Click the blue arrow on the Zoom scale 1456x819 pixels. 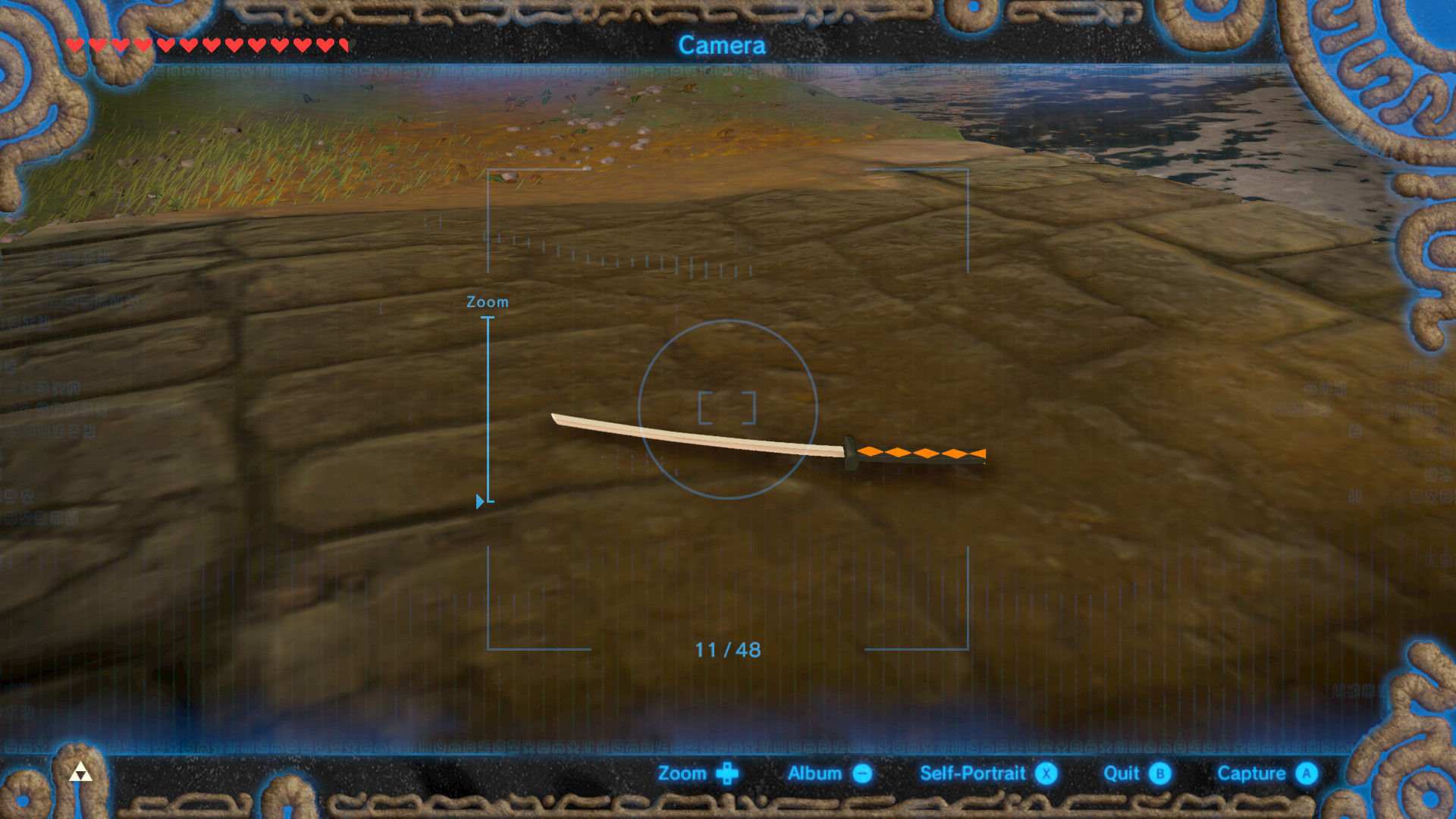(x=479, y=500)
